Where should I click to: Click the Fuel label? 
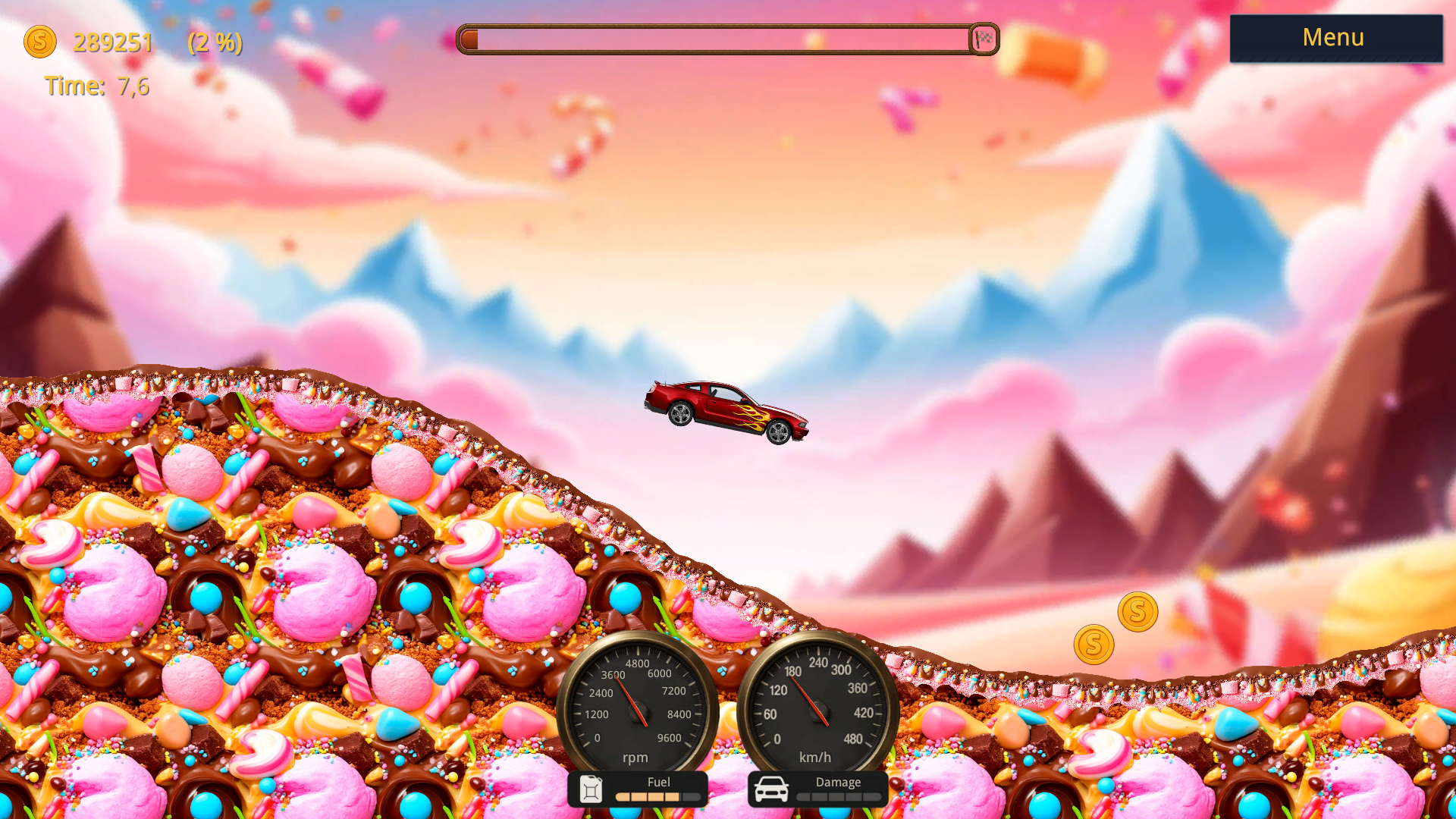click(x=658, y=782)
